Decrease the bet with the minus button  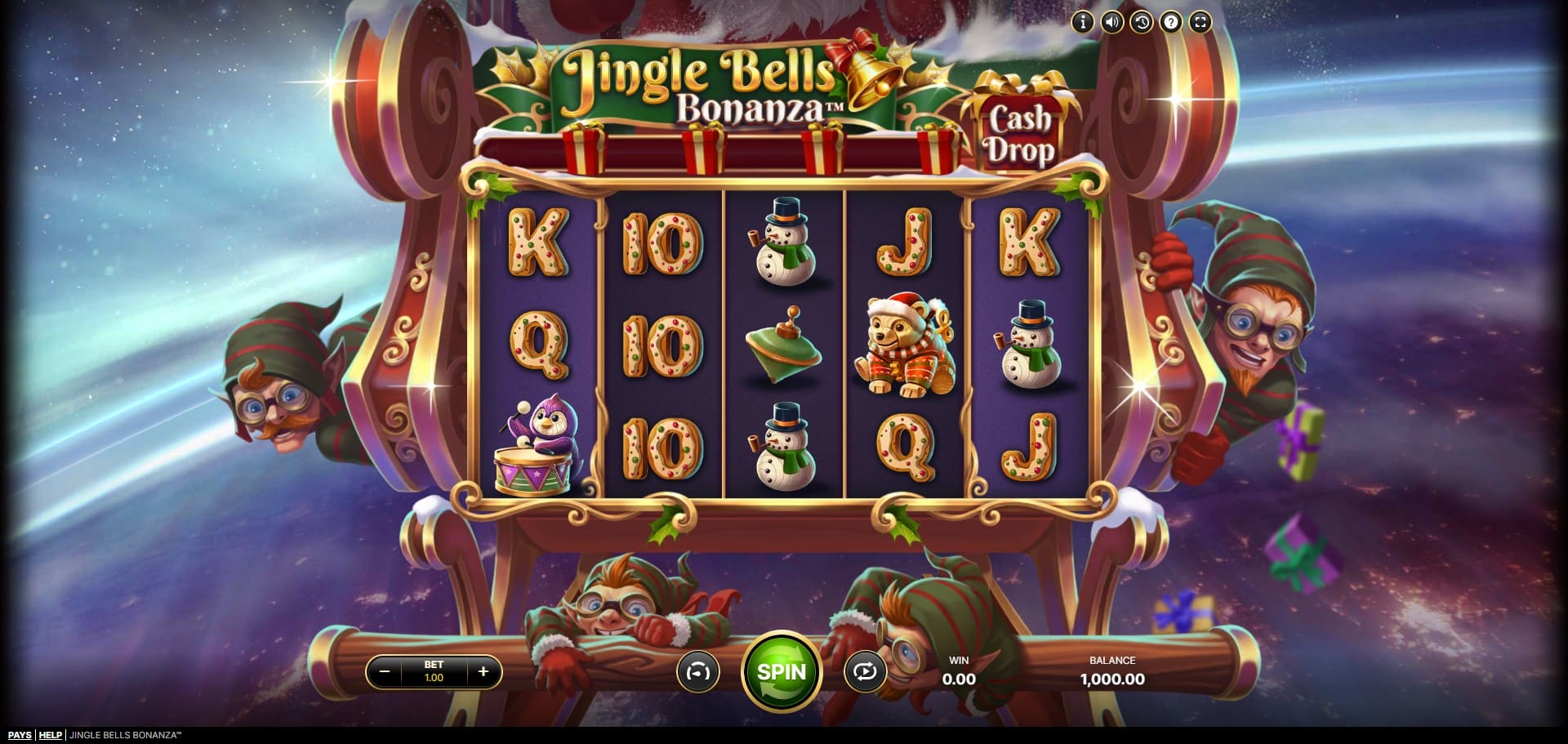(385, 672)
